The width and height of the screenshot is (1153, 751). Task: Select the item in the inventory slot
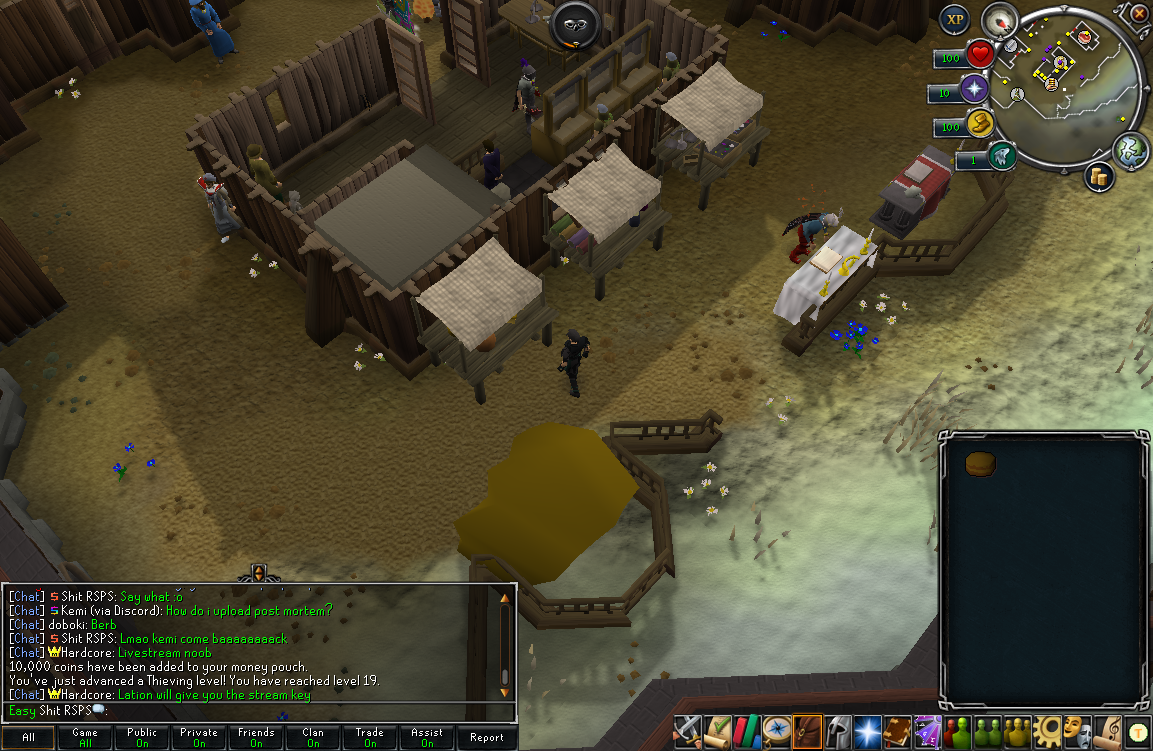(x=978, y=465)
